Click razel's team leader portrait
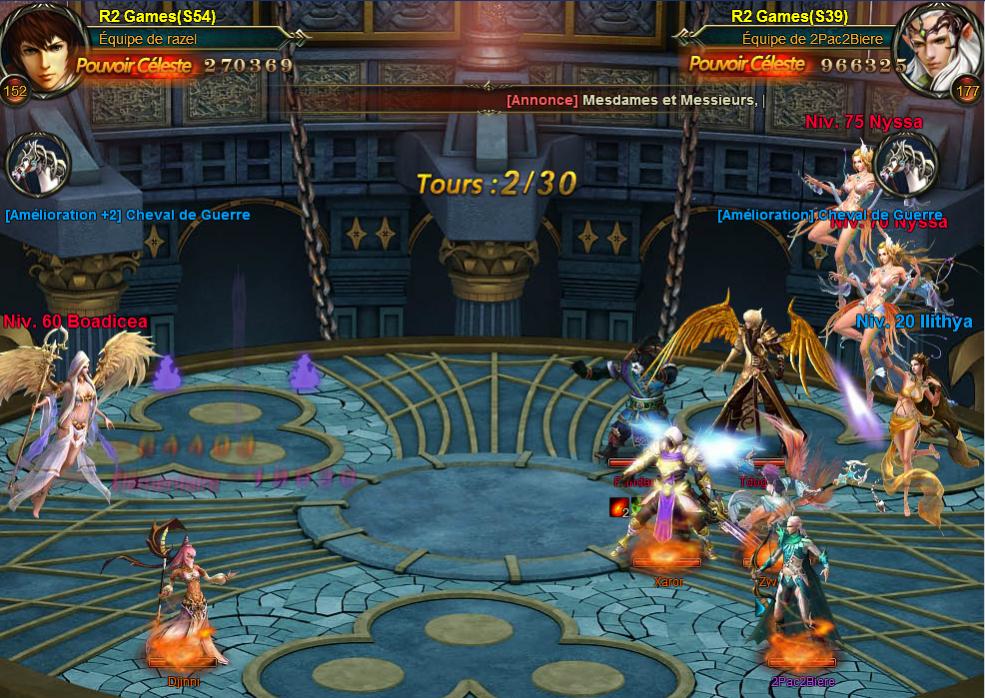The width and height of the screenshot is (985, 698). [x=38, y=45]
